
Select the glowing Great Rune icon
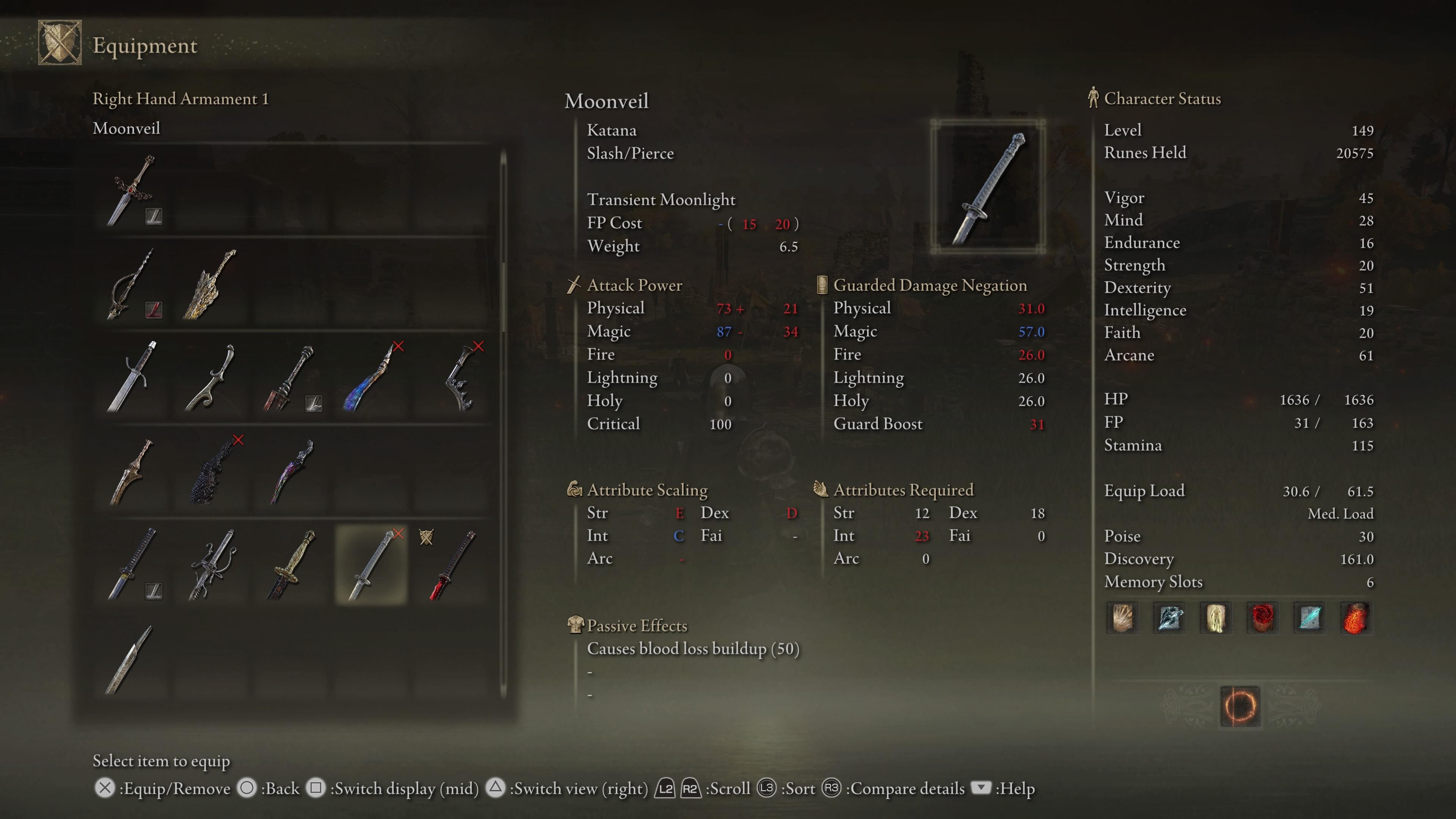pyautogui.click(x=1239, y=706)
